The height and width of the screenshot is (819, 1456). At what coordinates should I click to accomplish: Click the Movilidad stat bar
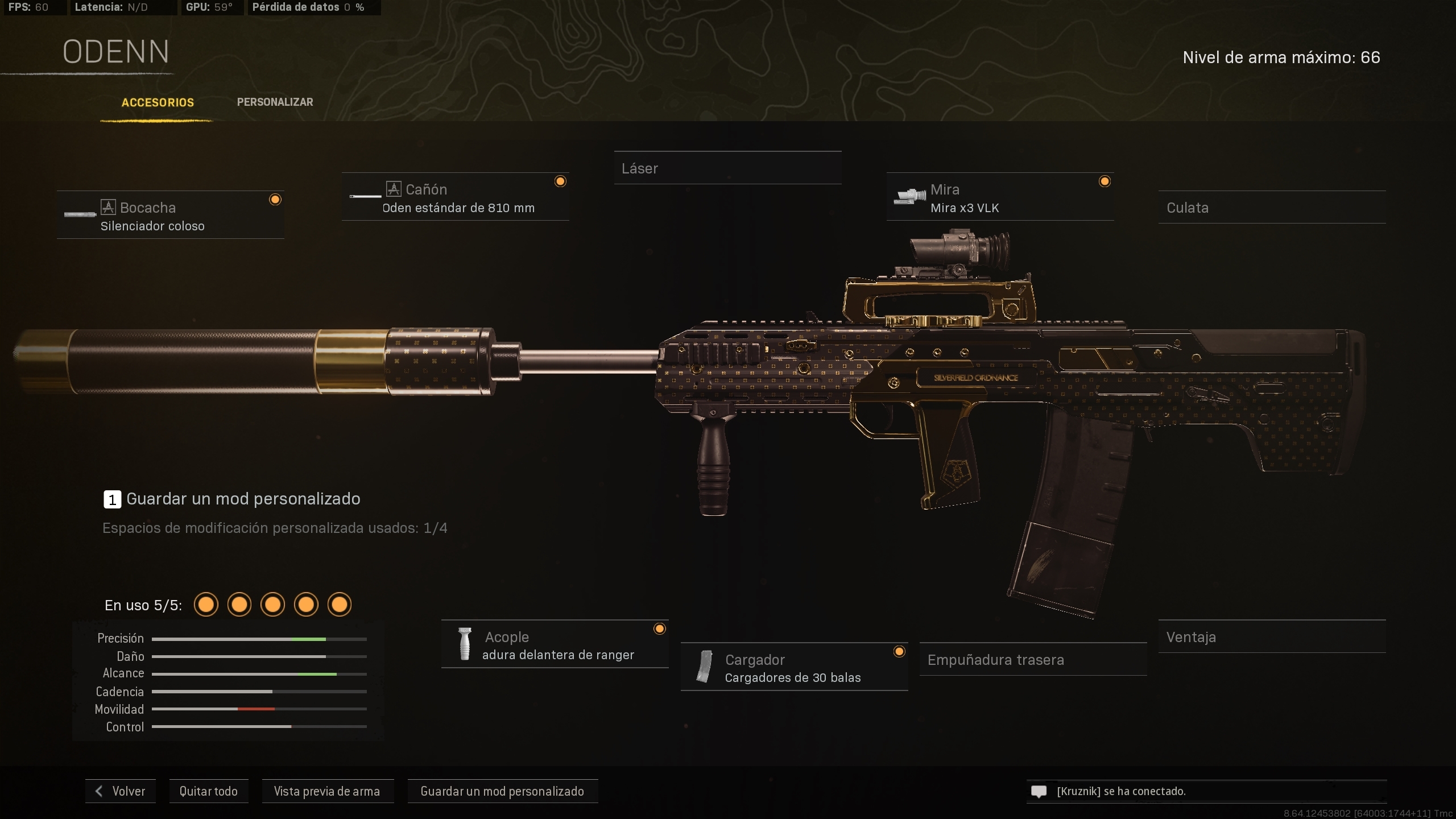click(x=260, y=709)
